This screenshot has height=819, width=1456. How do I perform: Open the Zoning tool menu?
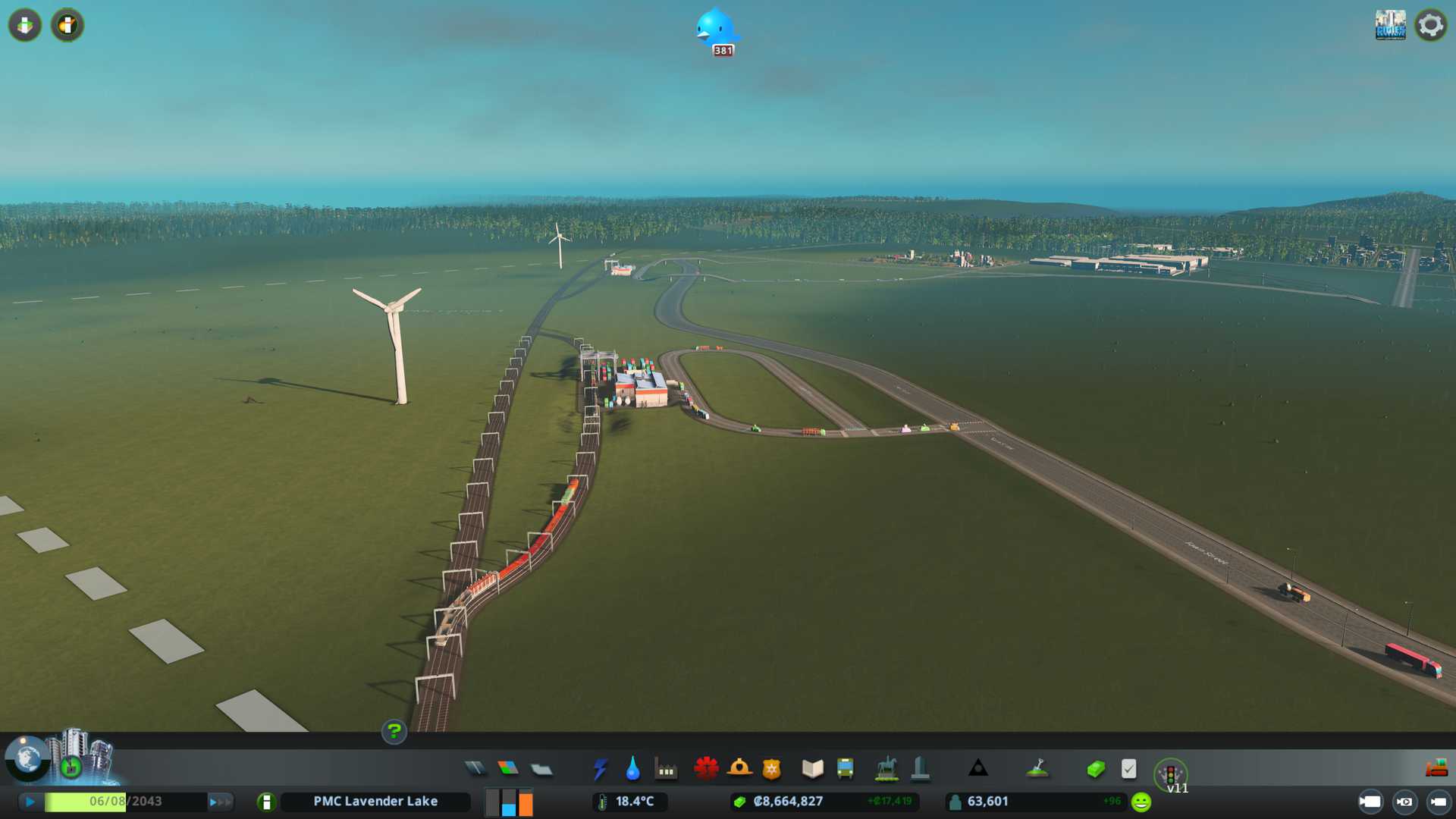pos(508,769)
